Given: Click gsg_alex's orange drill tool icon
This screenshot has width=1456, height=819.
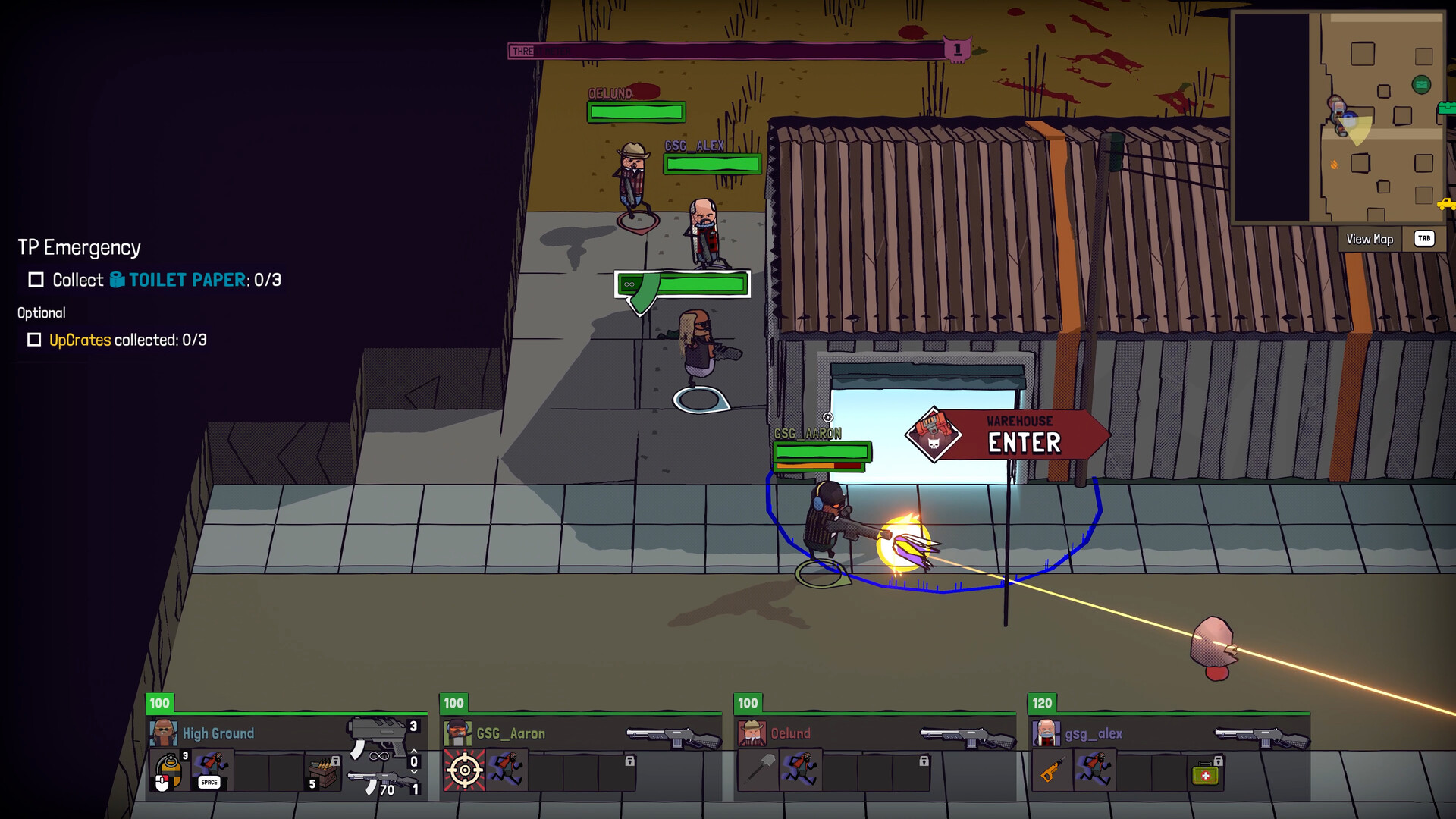Looking at the screenshot, I should click(1052, 770).
